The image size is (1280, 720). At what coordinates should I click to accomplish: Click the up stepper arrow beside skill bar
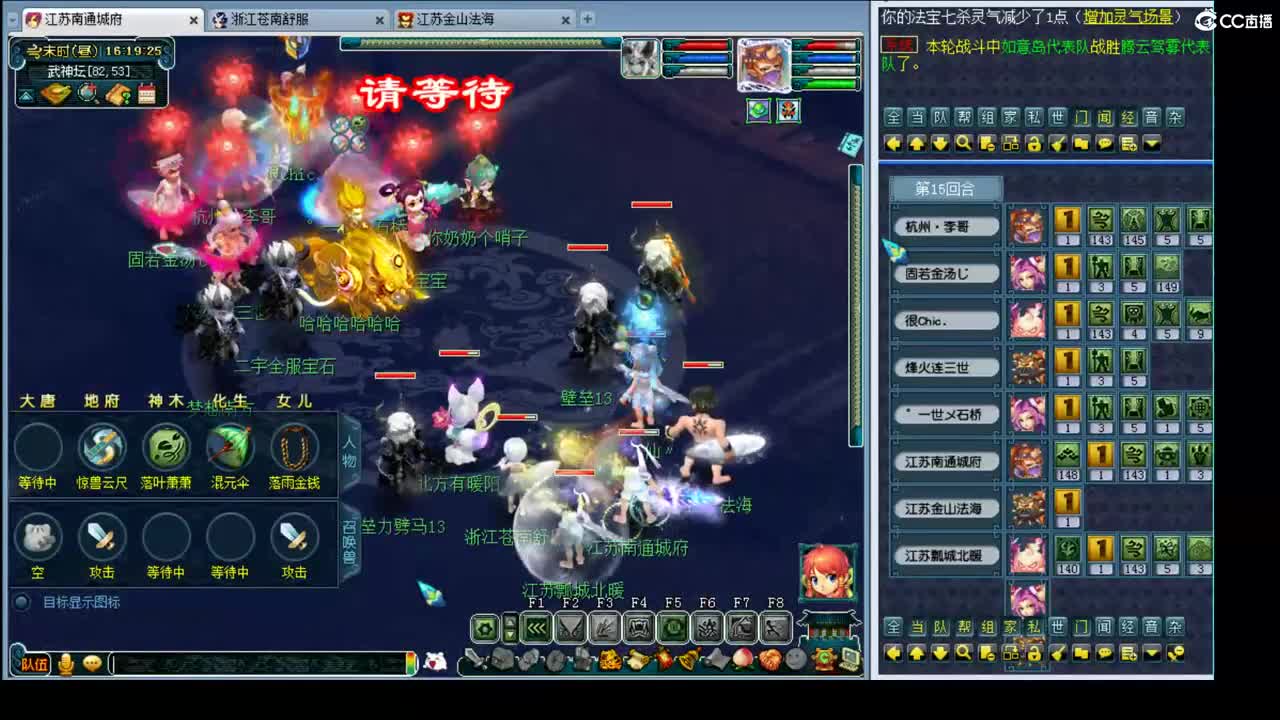click(510, 622)
